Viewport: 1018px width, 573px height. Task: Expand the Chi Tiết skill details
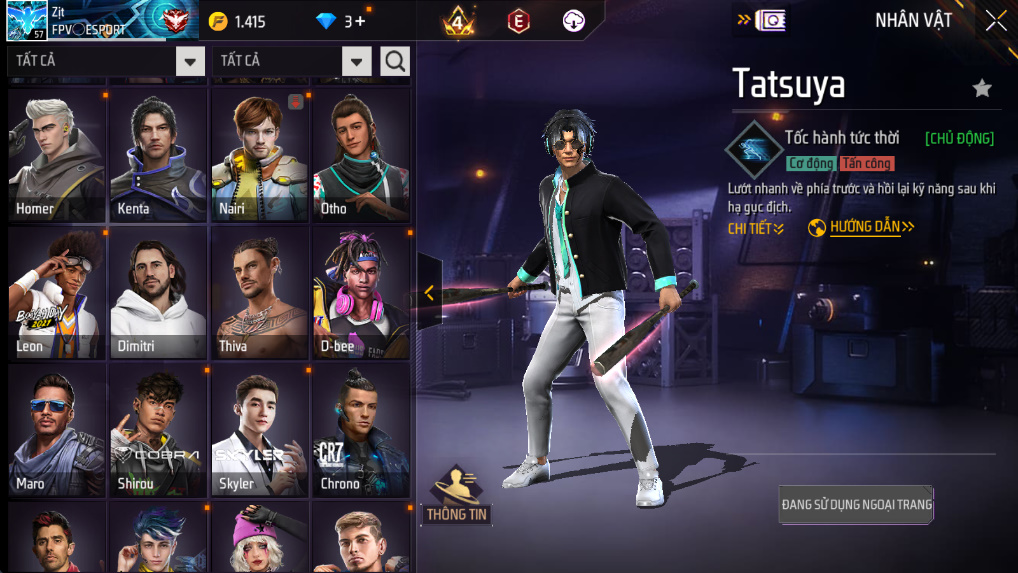[756, 229]
